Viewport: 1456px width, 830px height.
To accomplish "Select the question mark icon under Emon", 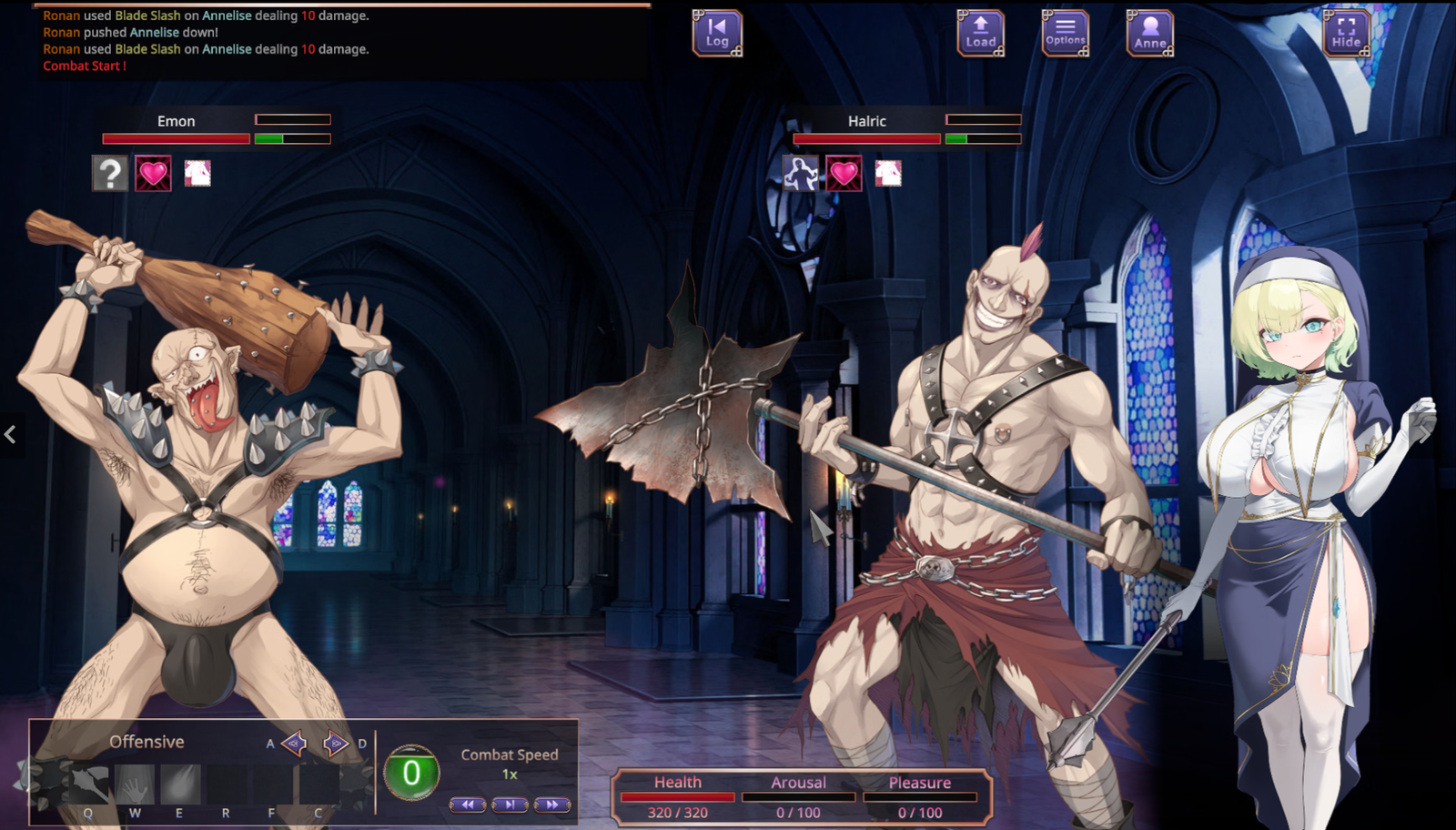I will pos(110,173).
